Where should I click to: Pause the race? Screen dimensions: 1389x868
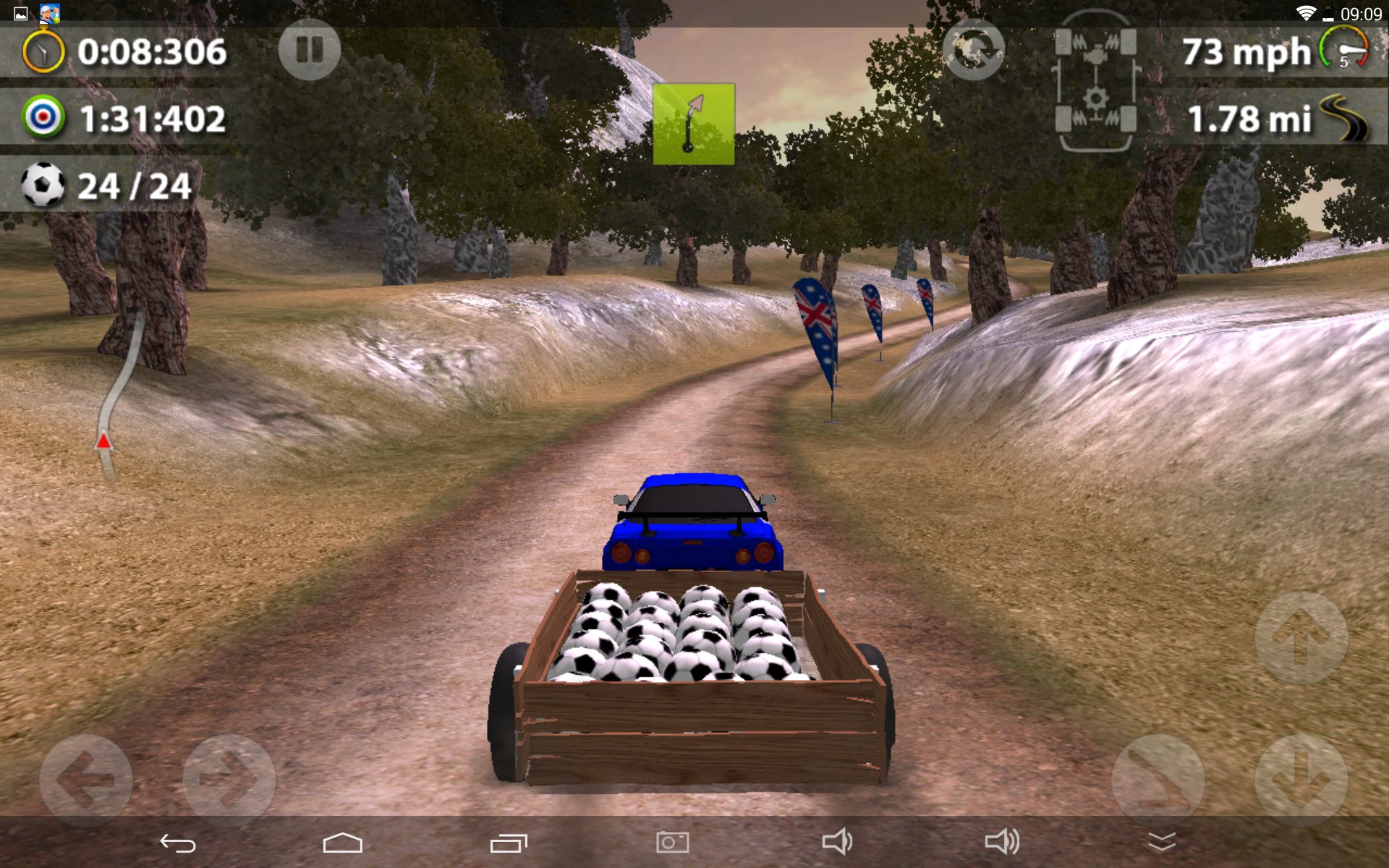coord(310,50)
